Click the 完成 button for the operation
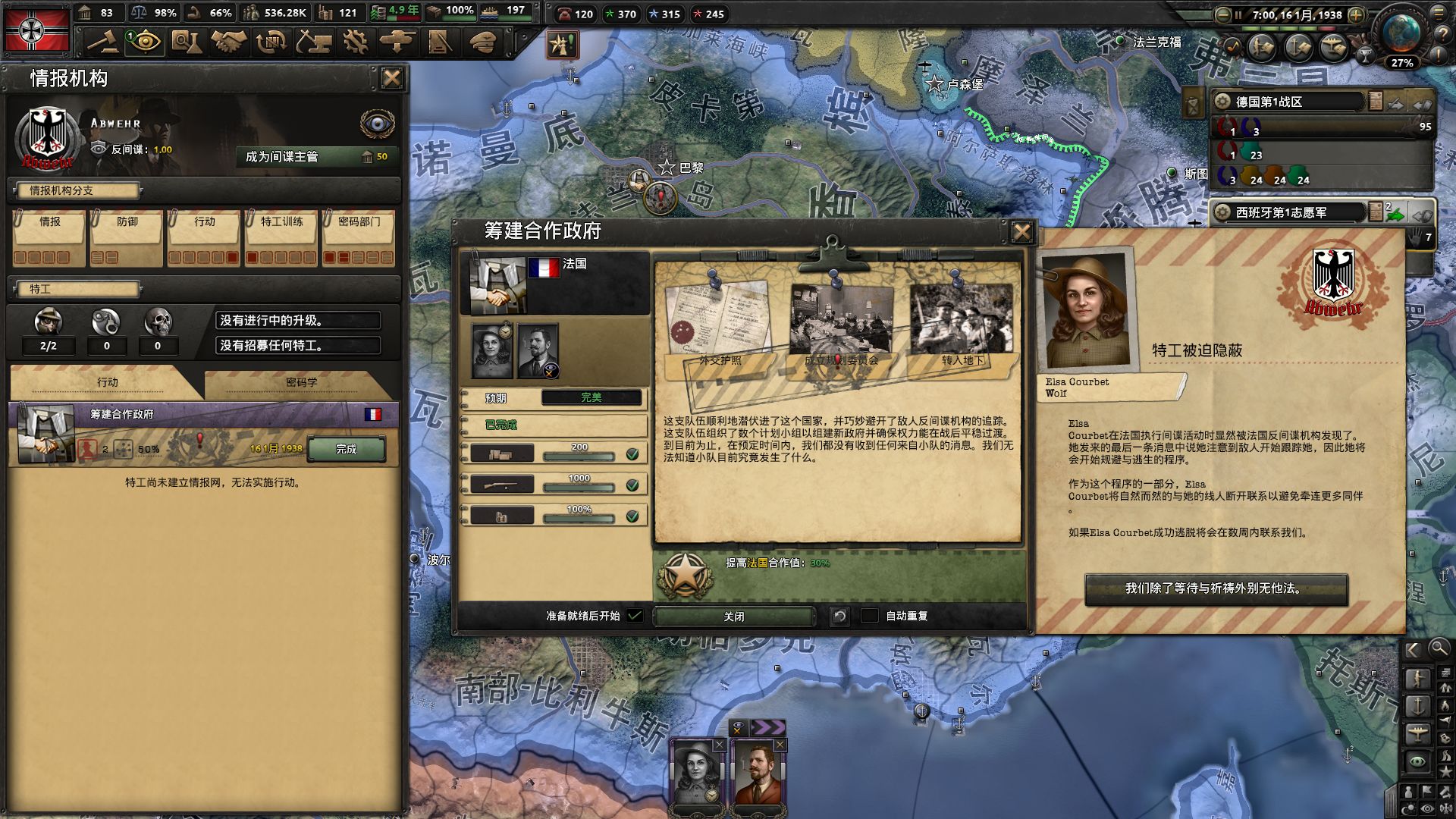Screen dimensions: 1456x819 346,449
